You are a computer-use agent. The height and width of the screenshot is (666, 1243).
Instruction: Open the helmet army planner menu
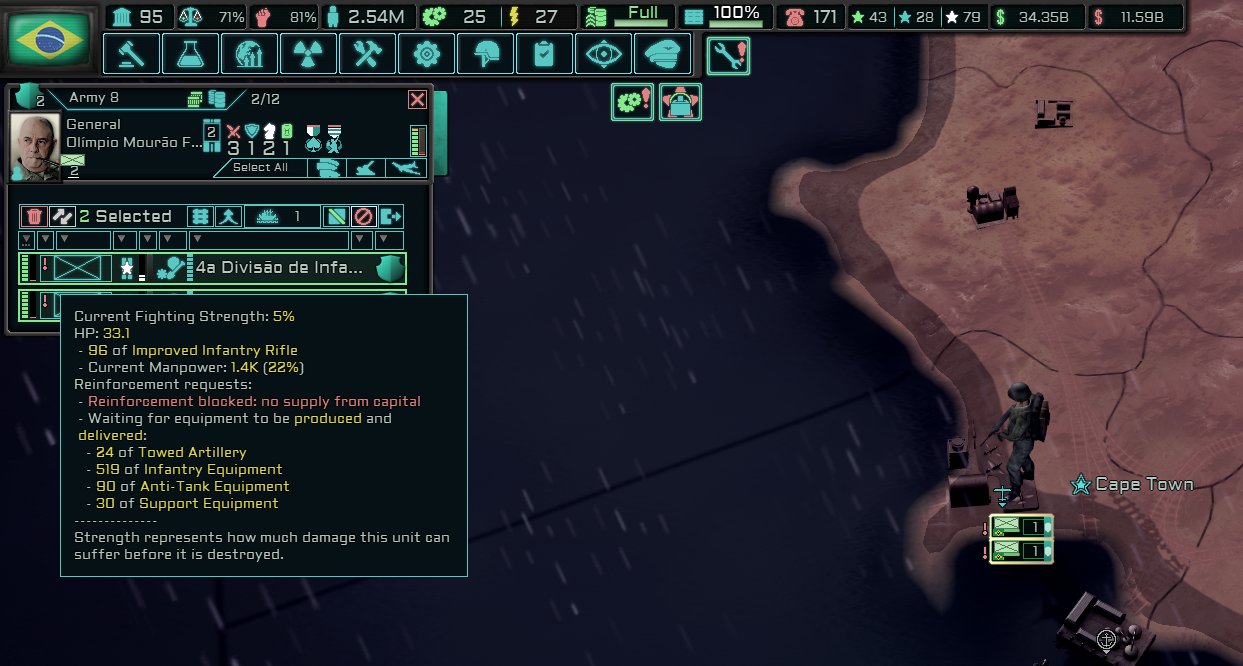click(x=485, y=54)
